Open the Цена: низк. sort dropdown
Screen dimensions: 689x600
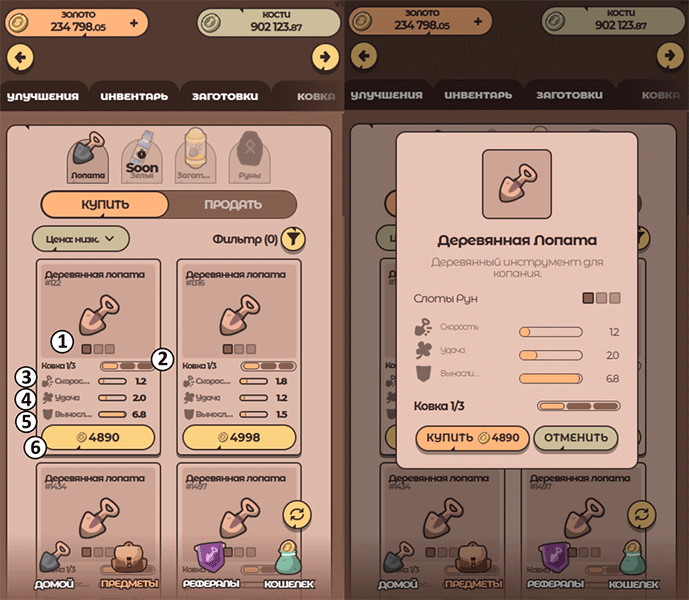click(81, 238)
